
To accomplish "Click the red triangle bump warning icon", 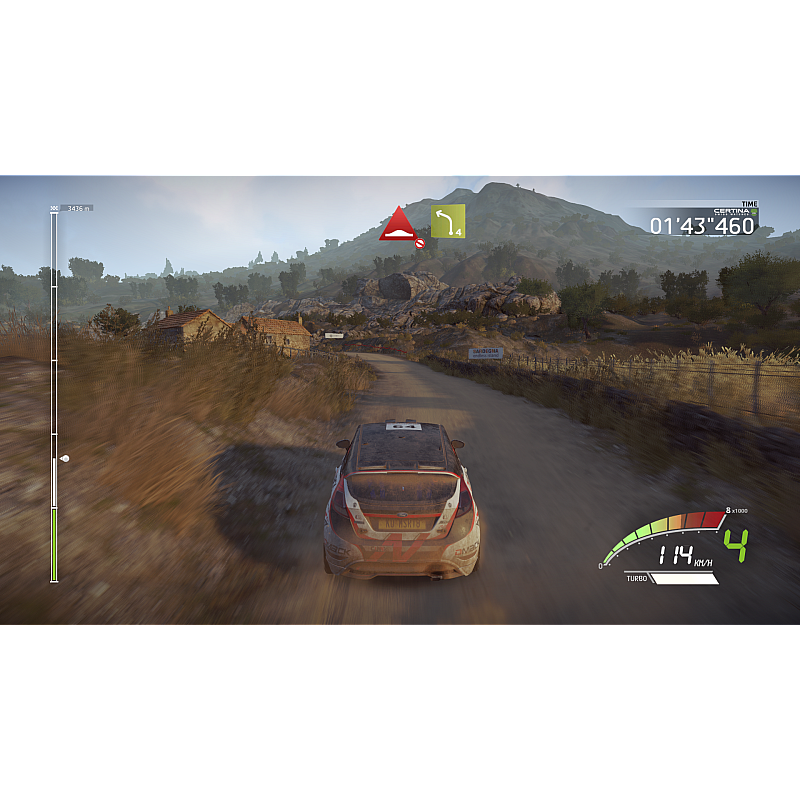I will pos(397,224).
